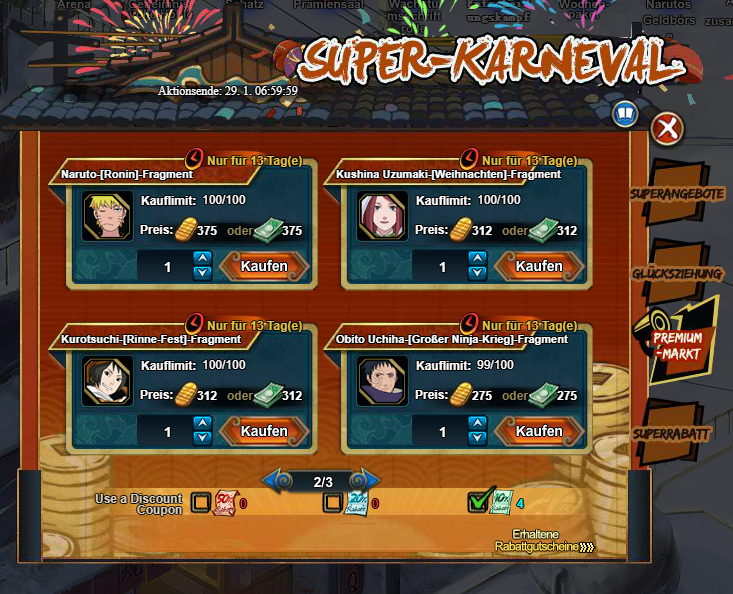This screenshot has height=594, width=733.
Task: Open the Superrabatt tab
Action: point(672,434)
